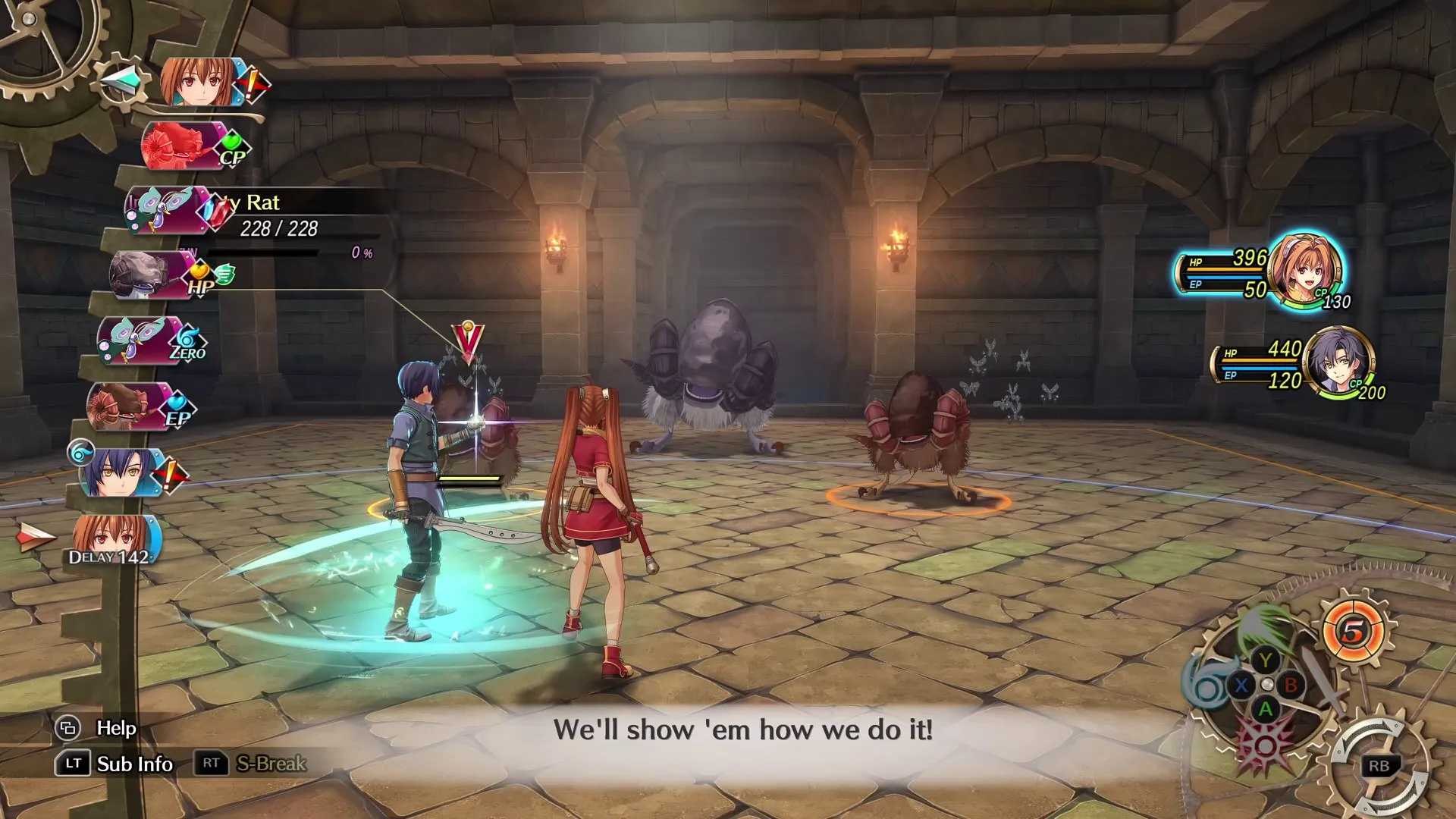Click the green CP bonus icon on the turn bar

232,143
